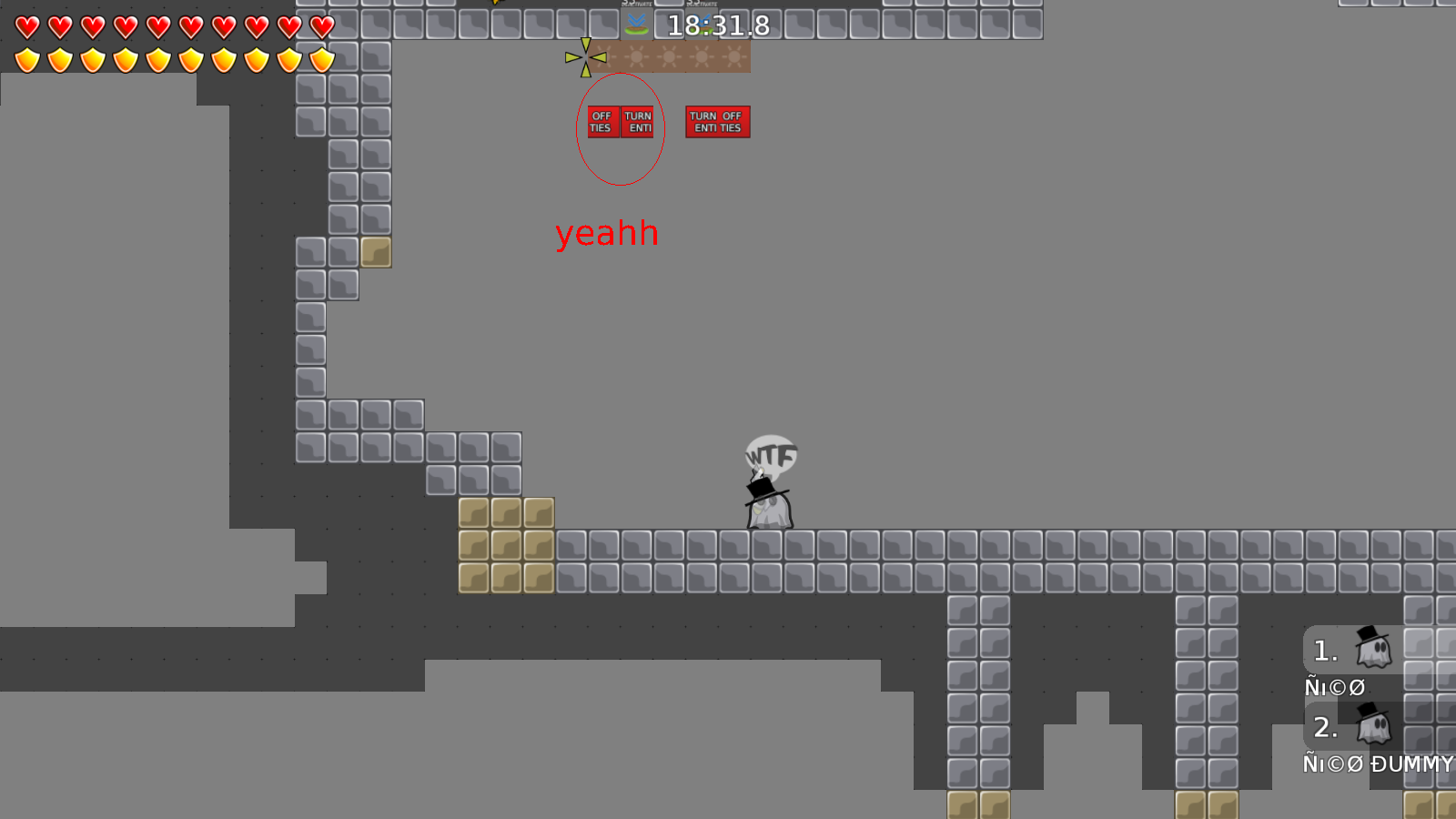The height and width of the screenshot is (819, 1456).
Task: Toggle the red TURN ENTI switch
Action: click(637, 123)
